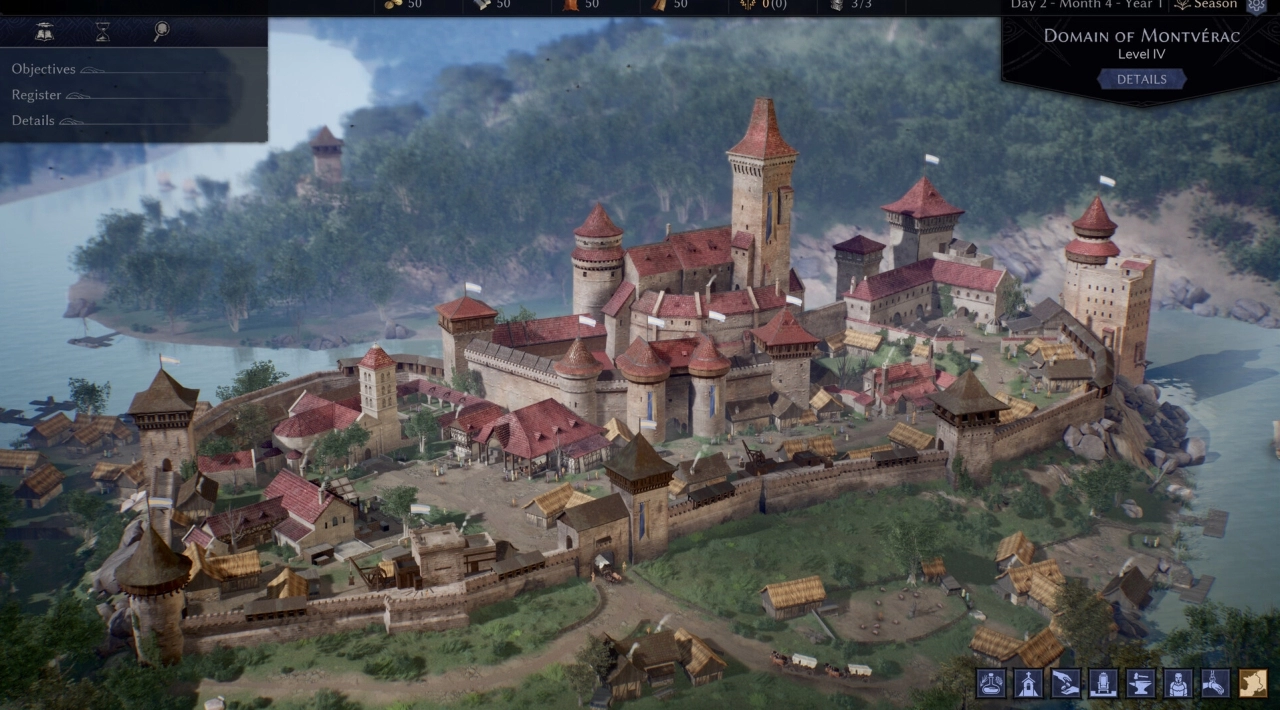Show the parchment map icon

pyautogui.click(x=1253, y=683)
